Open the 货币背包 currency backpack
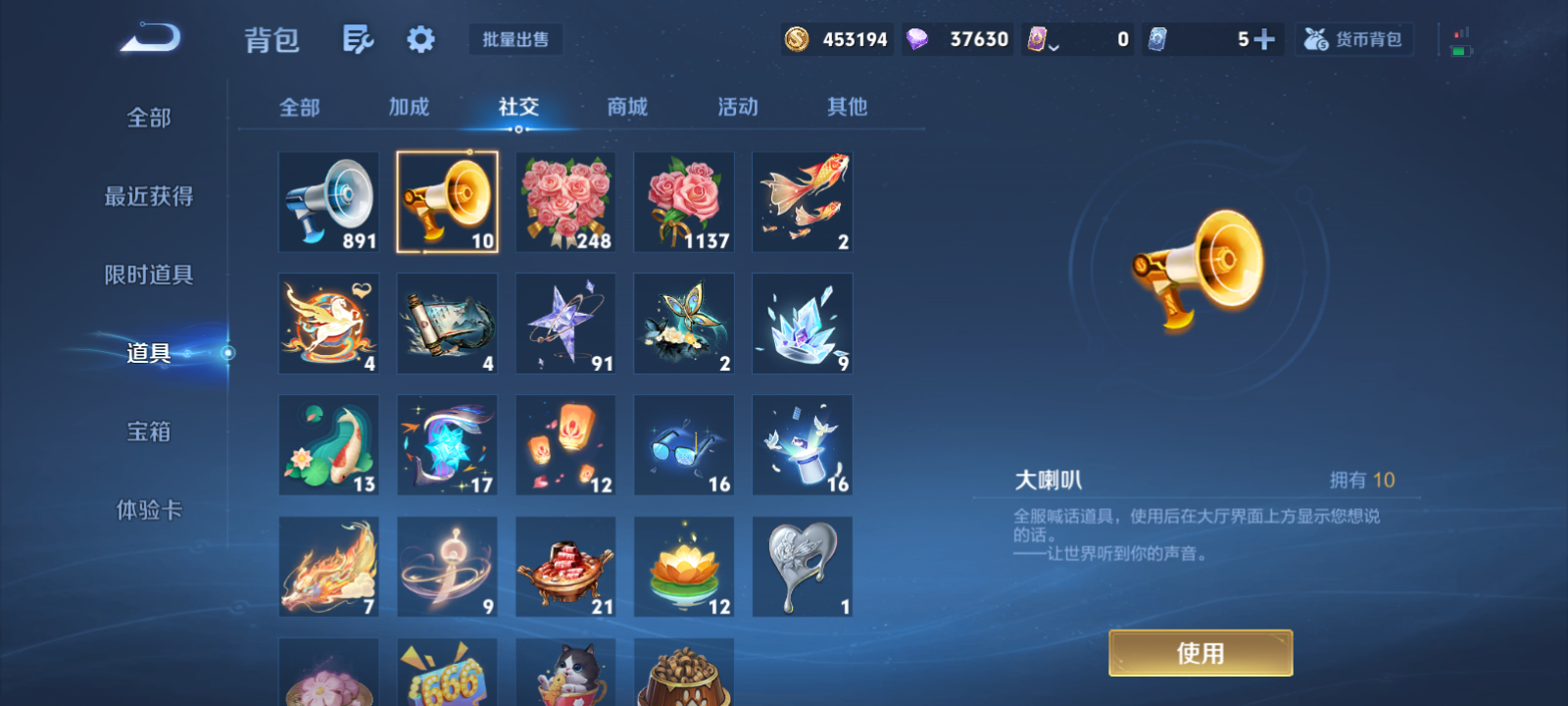 pos(1354,39)
